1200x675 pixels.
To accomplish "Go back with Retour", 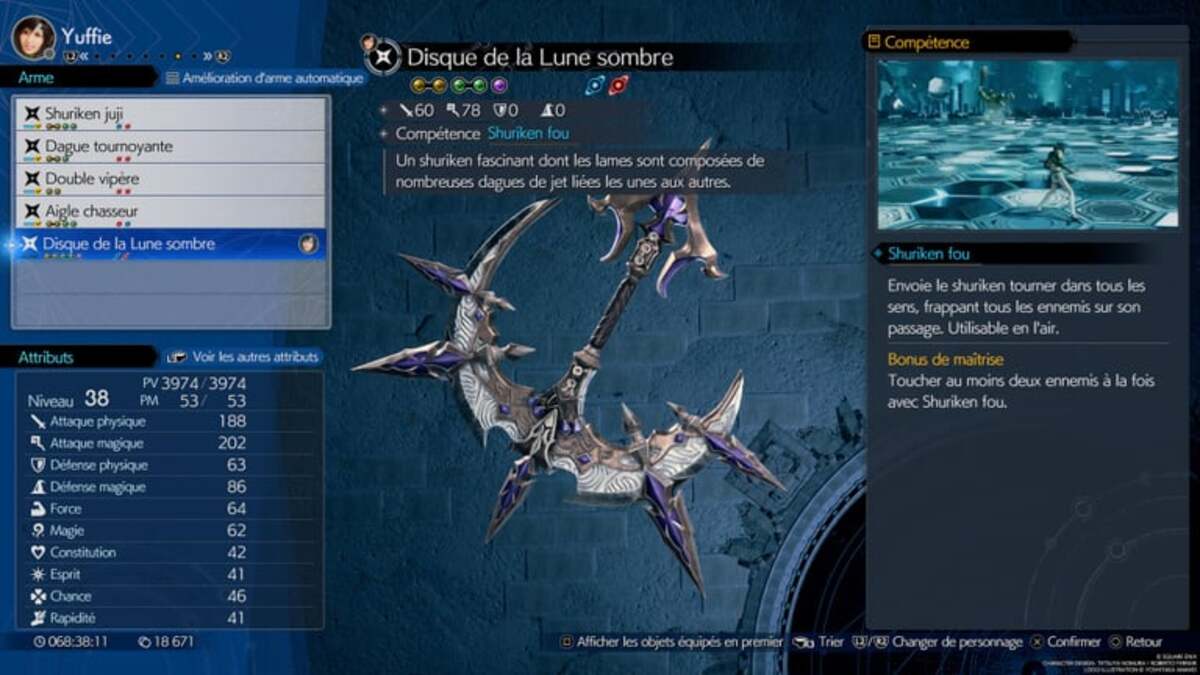I will (1135, 642).
